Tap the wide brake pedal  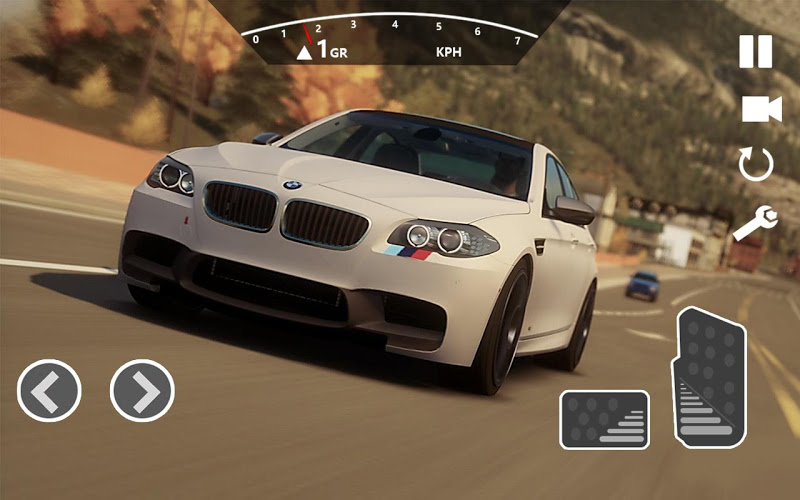pyautogui.click(x=604, y=419)
